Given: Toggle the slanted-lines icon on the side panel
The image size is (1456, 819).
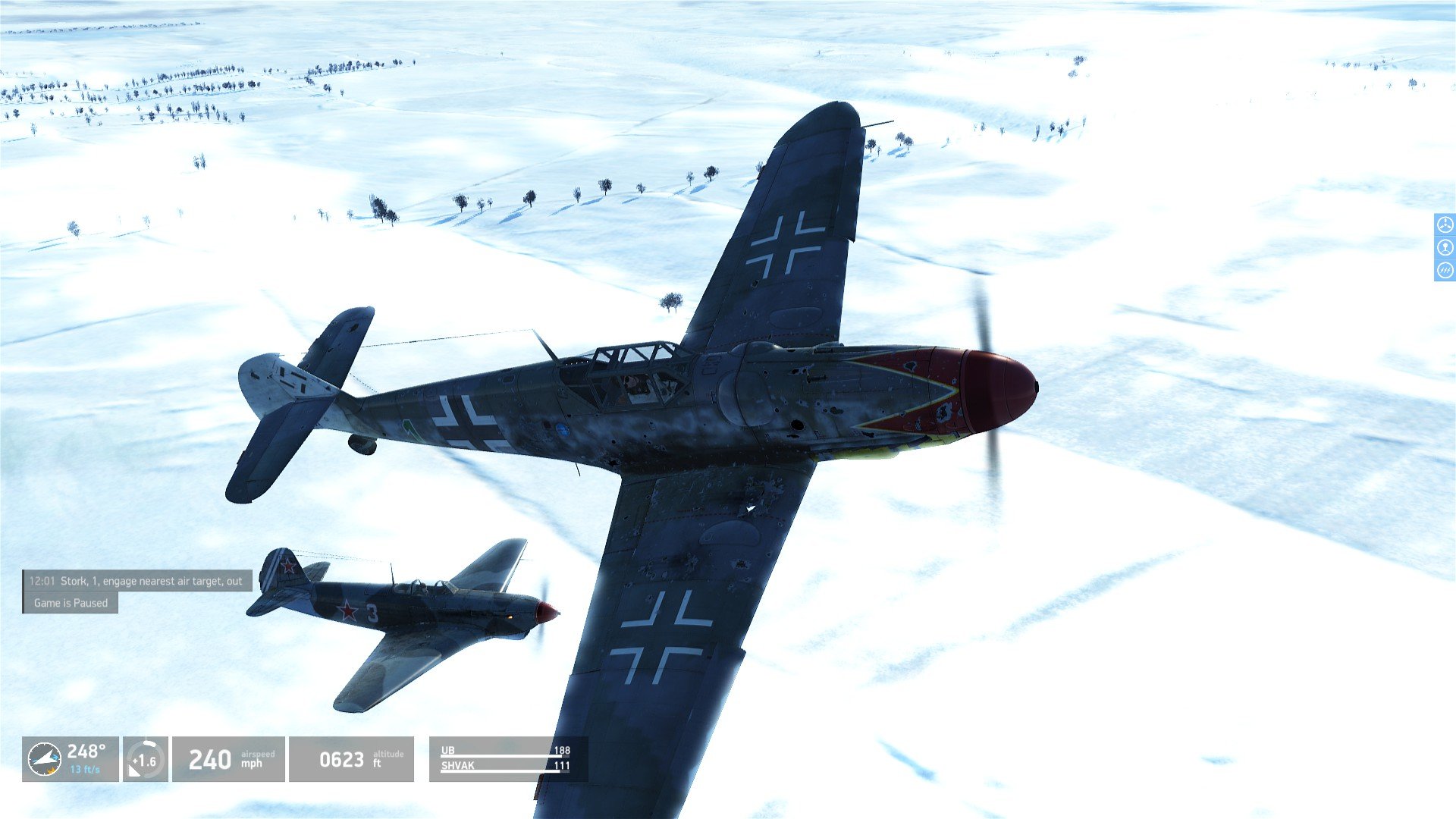Looking at the screenshot, I should pos(1445,270).
